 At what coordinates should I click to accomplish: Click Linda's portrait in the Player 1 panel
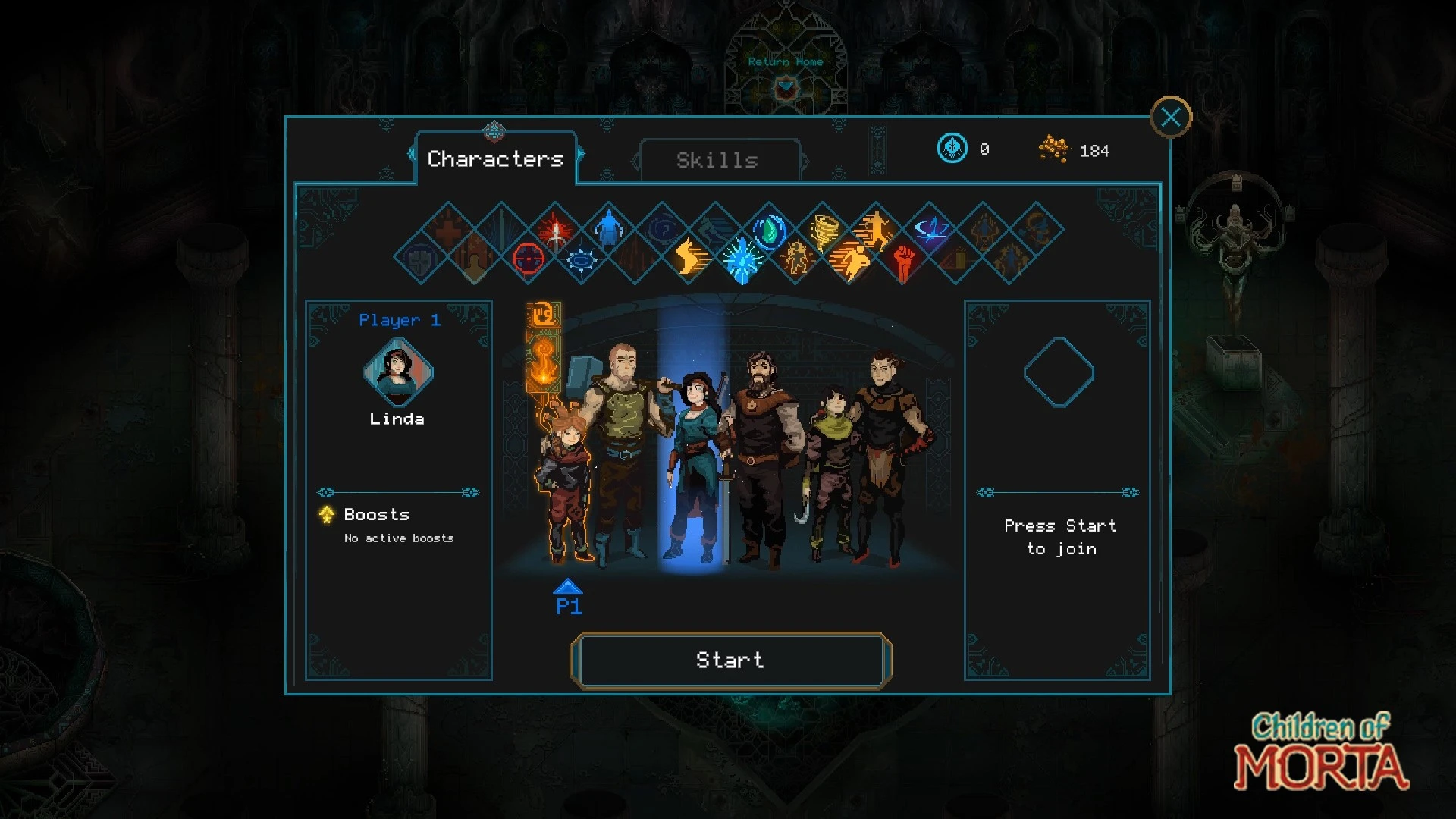point(397,372)
